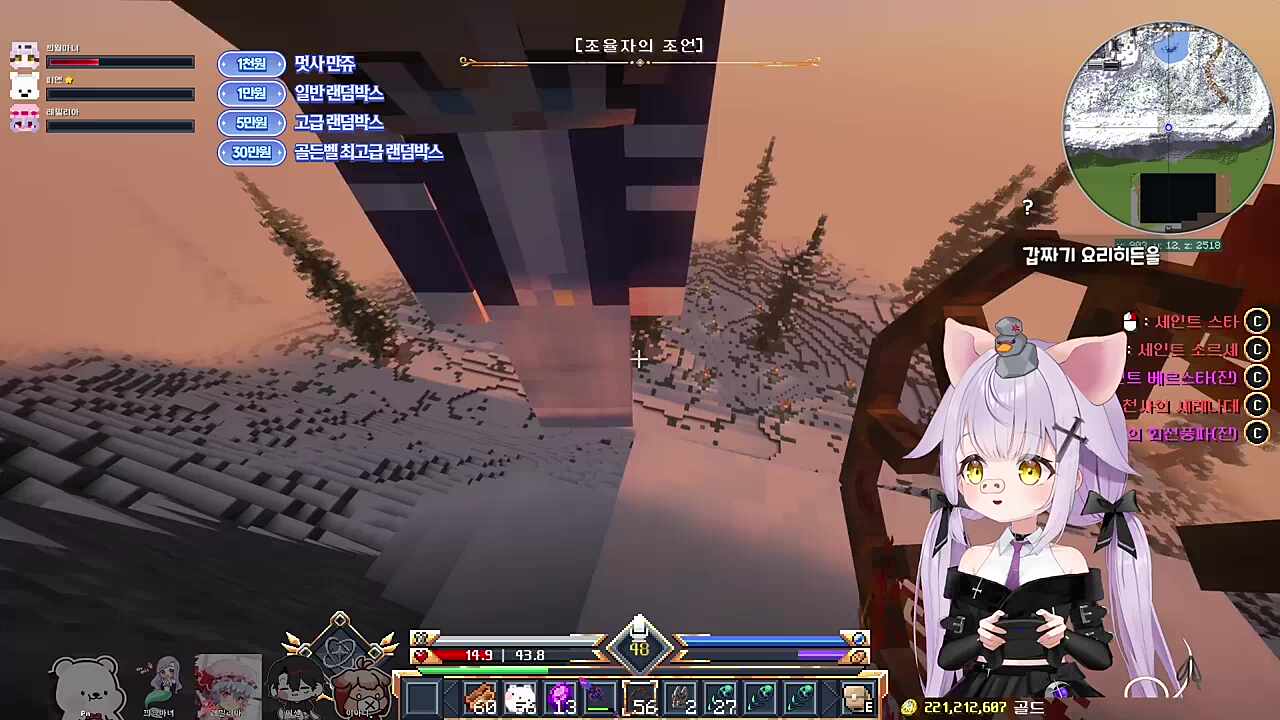Viewport: 1280px width, 720px height.
Task: Click the mana droplet icon at the blue bar's end
Action: (x=858, y=638)
